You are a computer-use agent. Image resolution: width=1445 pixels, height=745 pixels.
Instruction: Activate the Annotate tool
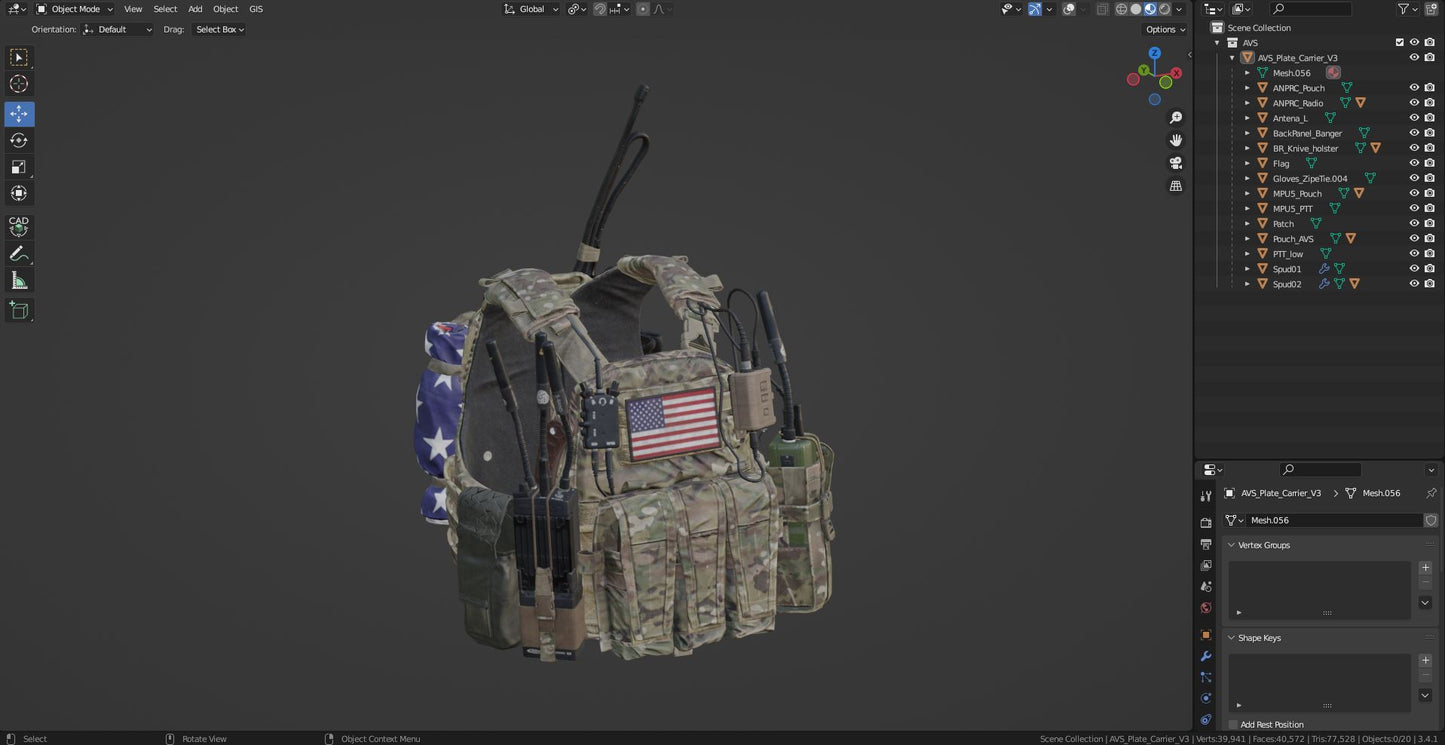coord(18,253)
